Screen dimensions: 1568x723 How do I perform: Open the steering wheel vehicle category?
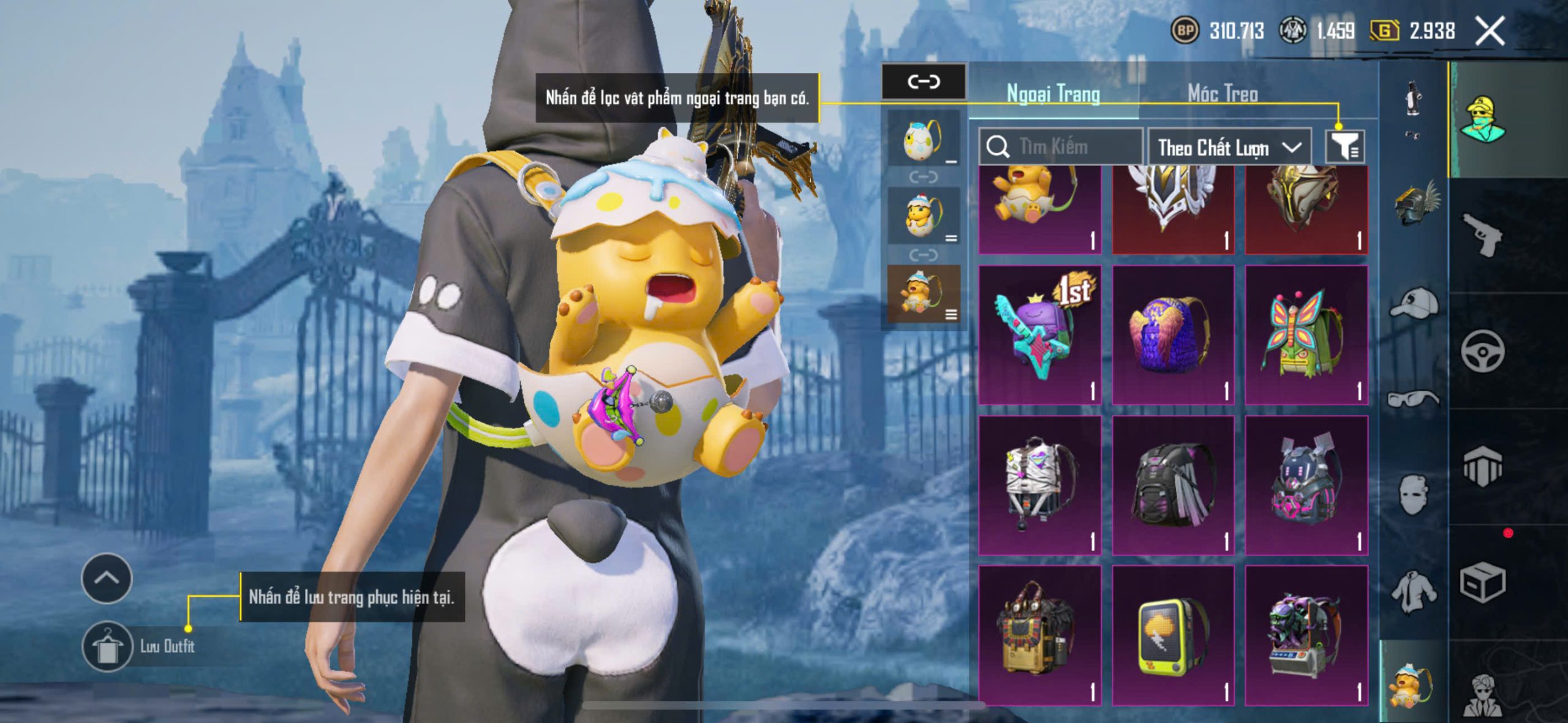(1482, 351)
